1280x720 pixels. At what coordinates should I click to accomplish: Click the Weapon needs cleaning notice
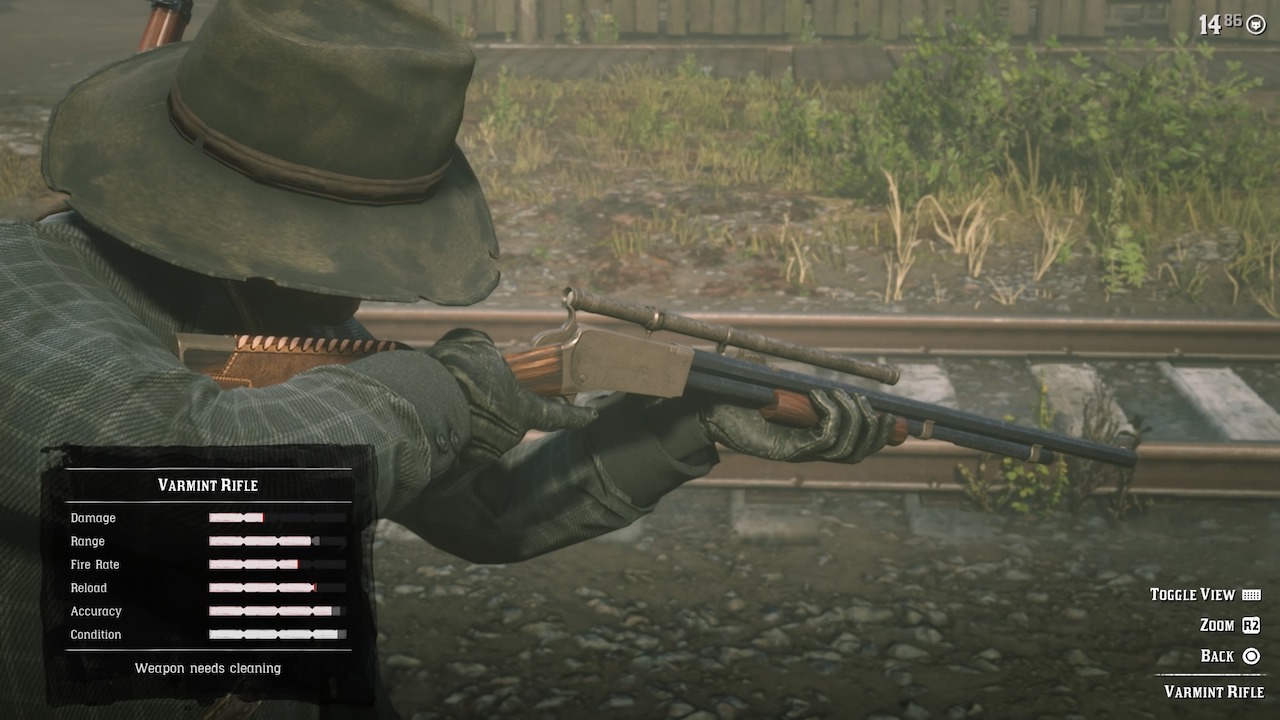207,668
